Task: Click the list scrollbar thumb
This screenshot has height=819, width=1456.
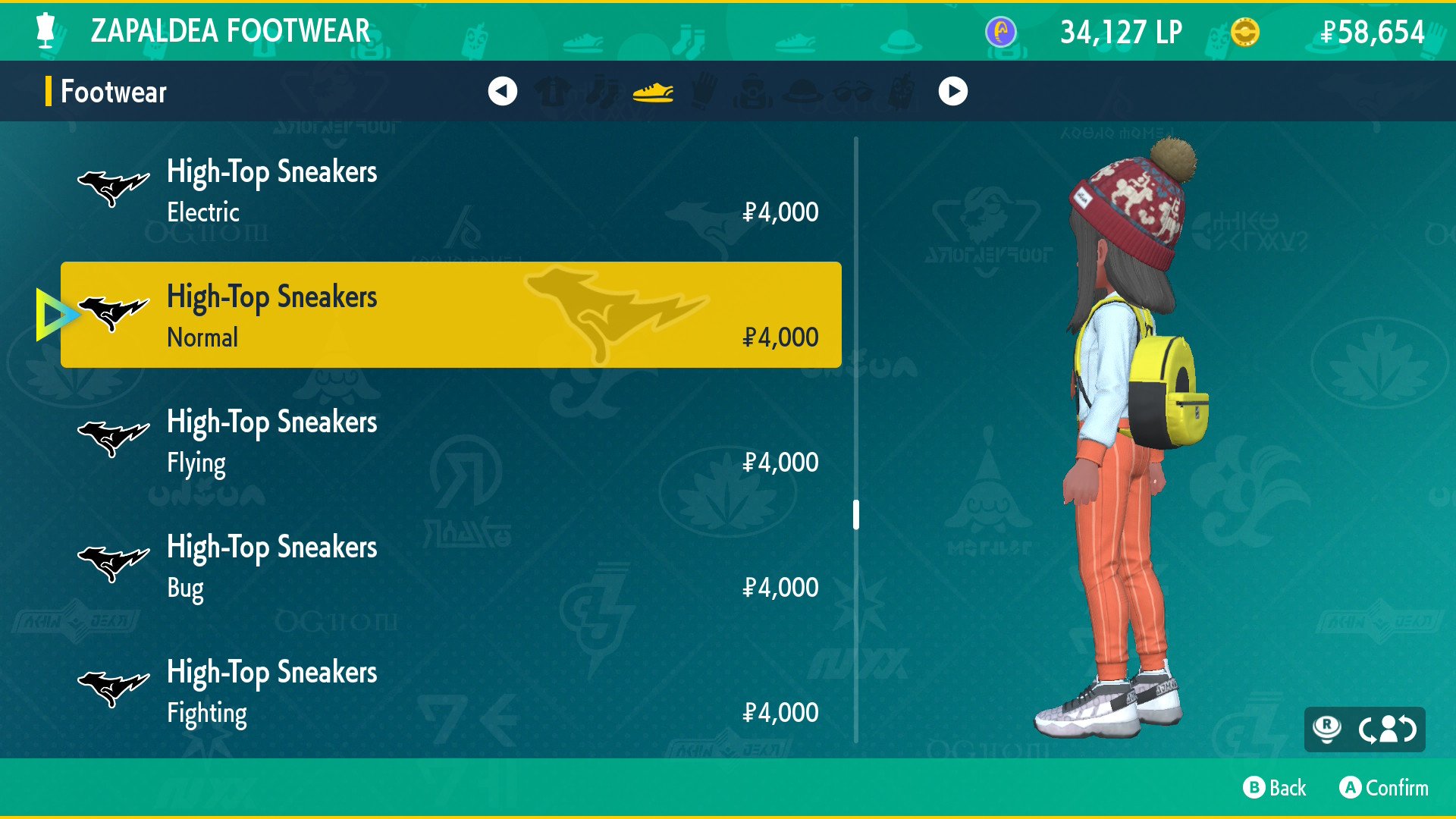Action: pyautogui.click(x=856, y=514)
